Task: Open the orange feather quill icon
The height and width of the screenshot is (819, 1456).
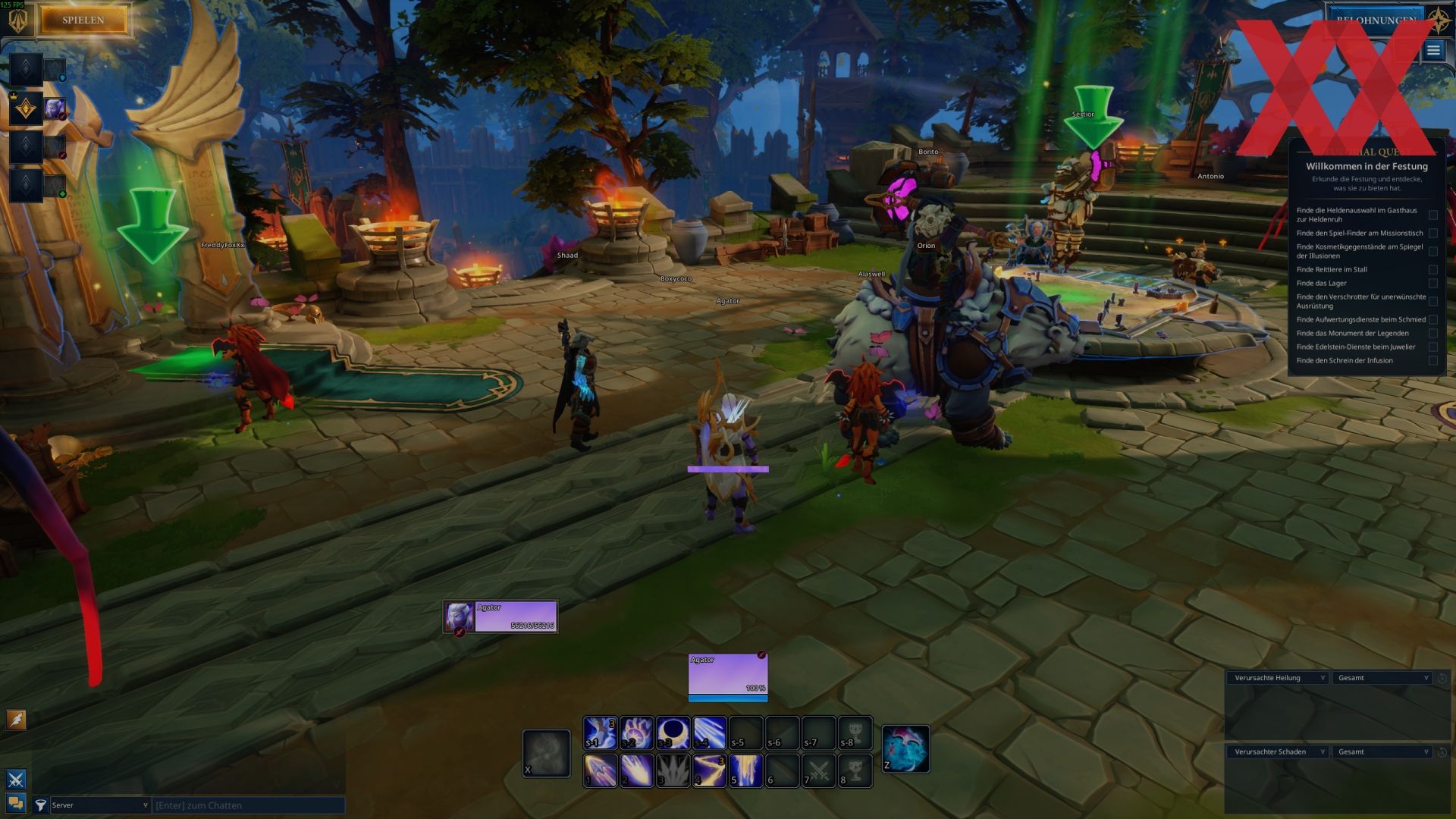Action: coord(16,719)
